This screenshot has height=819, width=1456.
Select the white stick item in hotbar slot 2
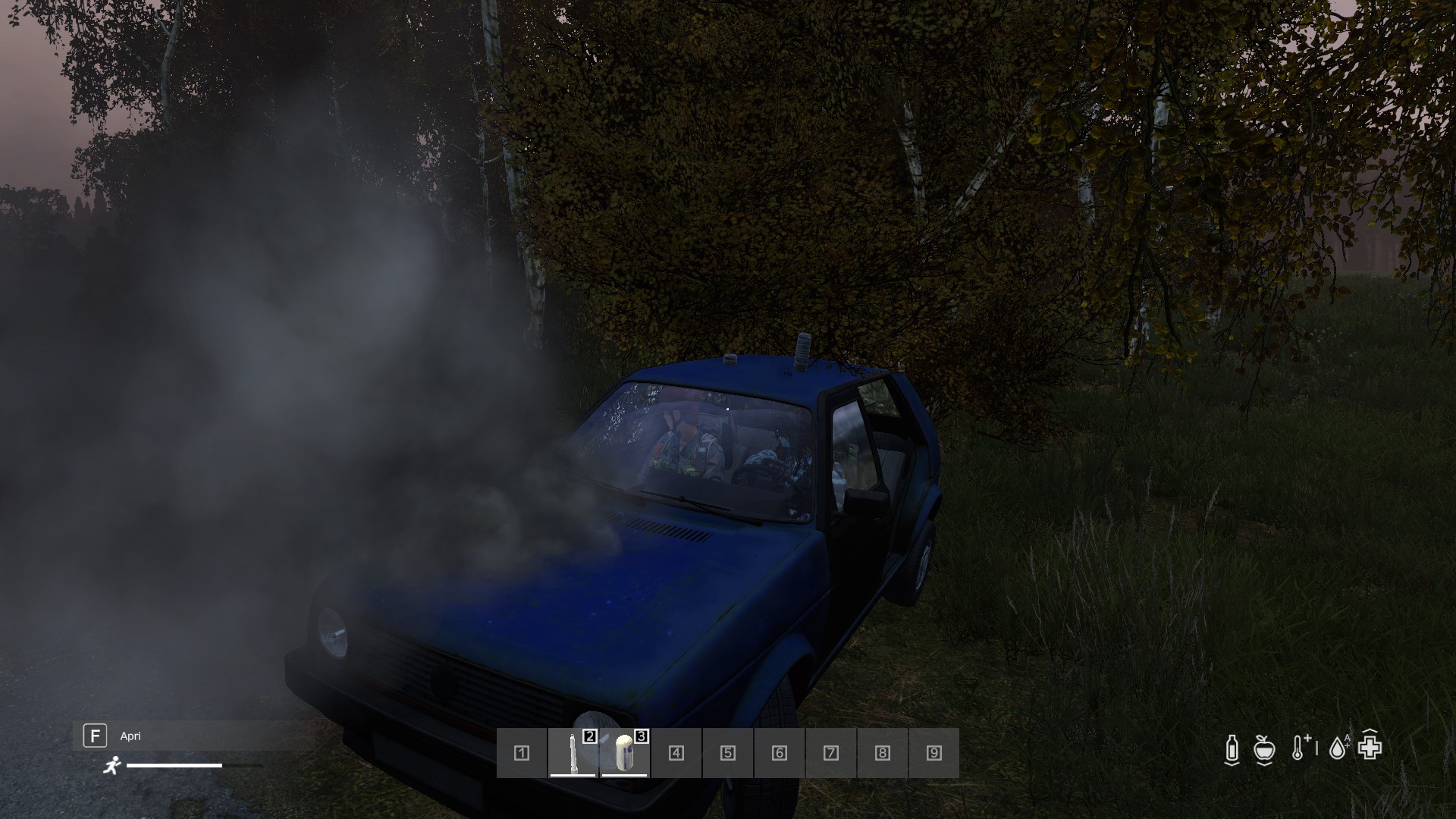coord(573,752)
